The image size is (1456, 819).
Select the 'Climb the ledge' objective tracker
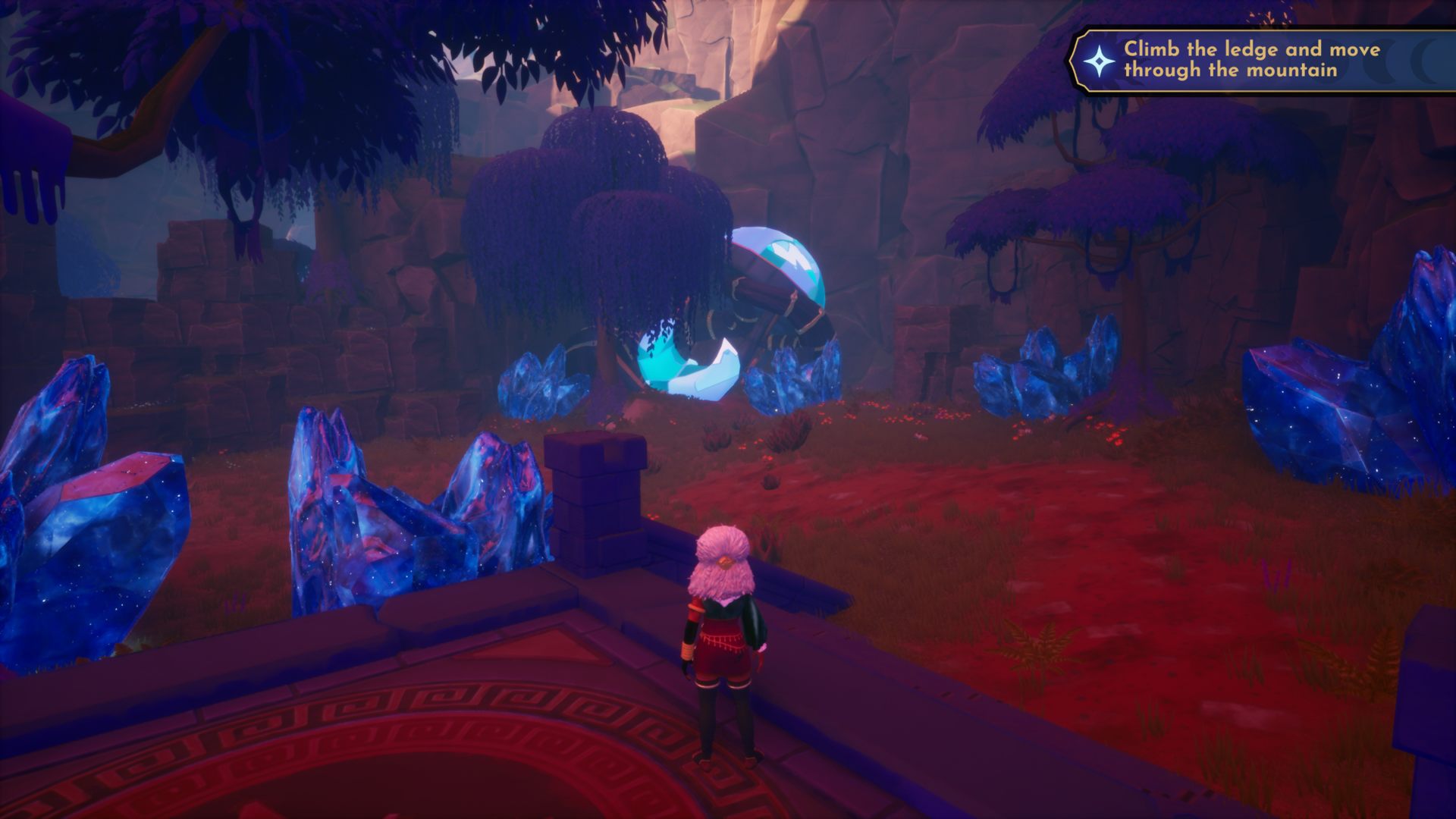(x=1251, y=60)
